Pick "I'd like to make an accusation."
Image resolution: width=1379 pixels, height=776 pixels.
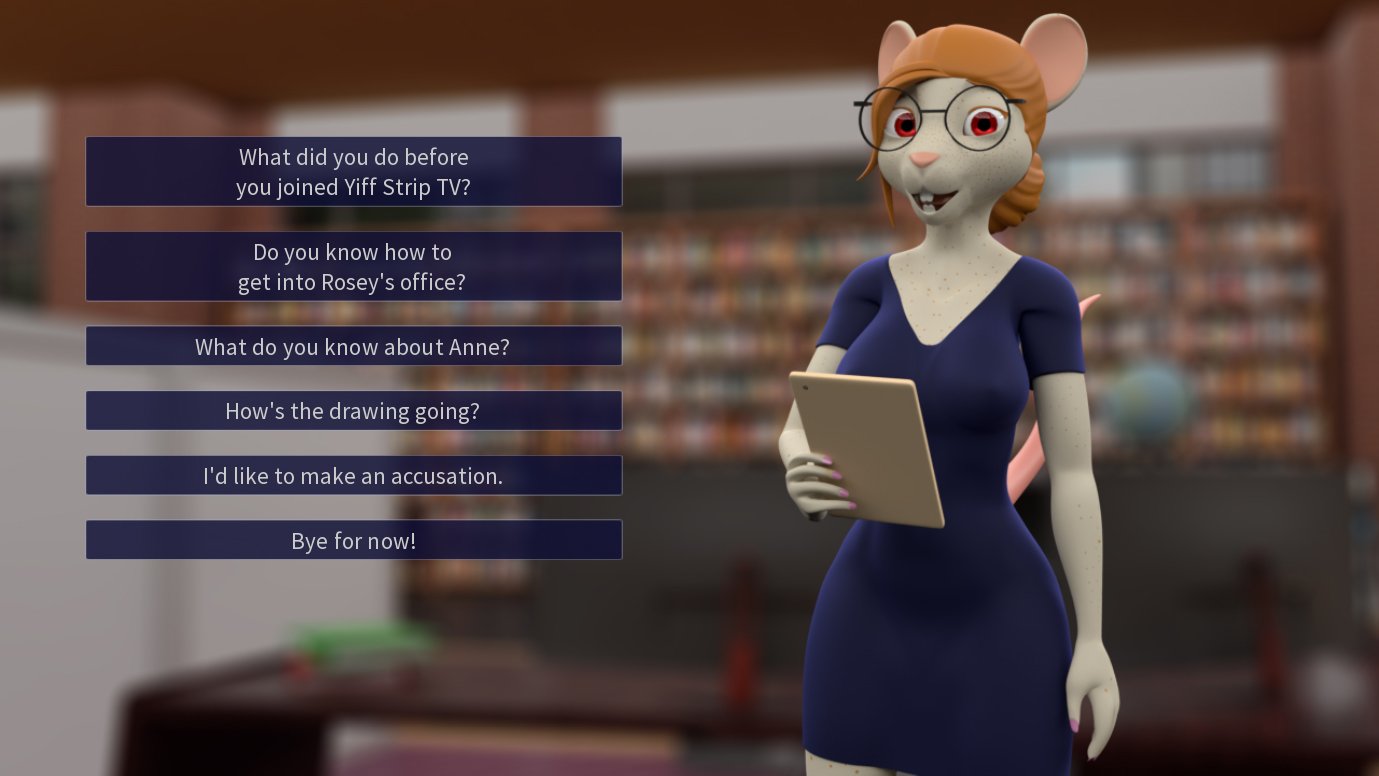point(353,476)
